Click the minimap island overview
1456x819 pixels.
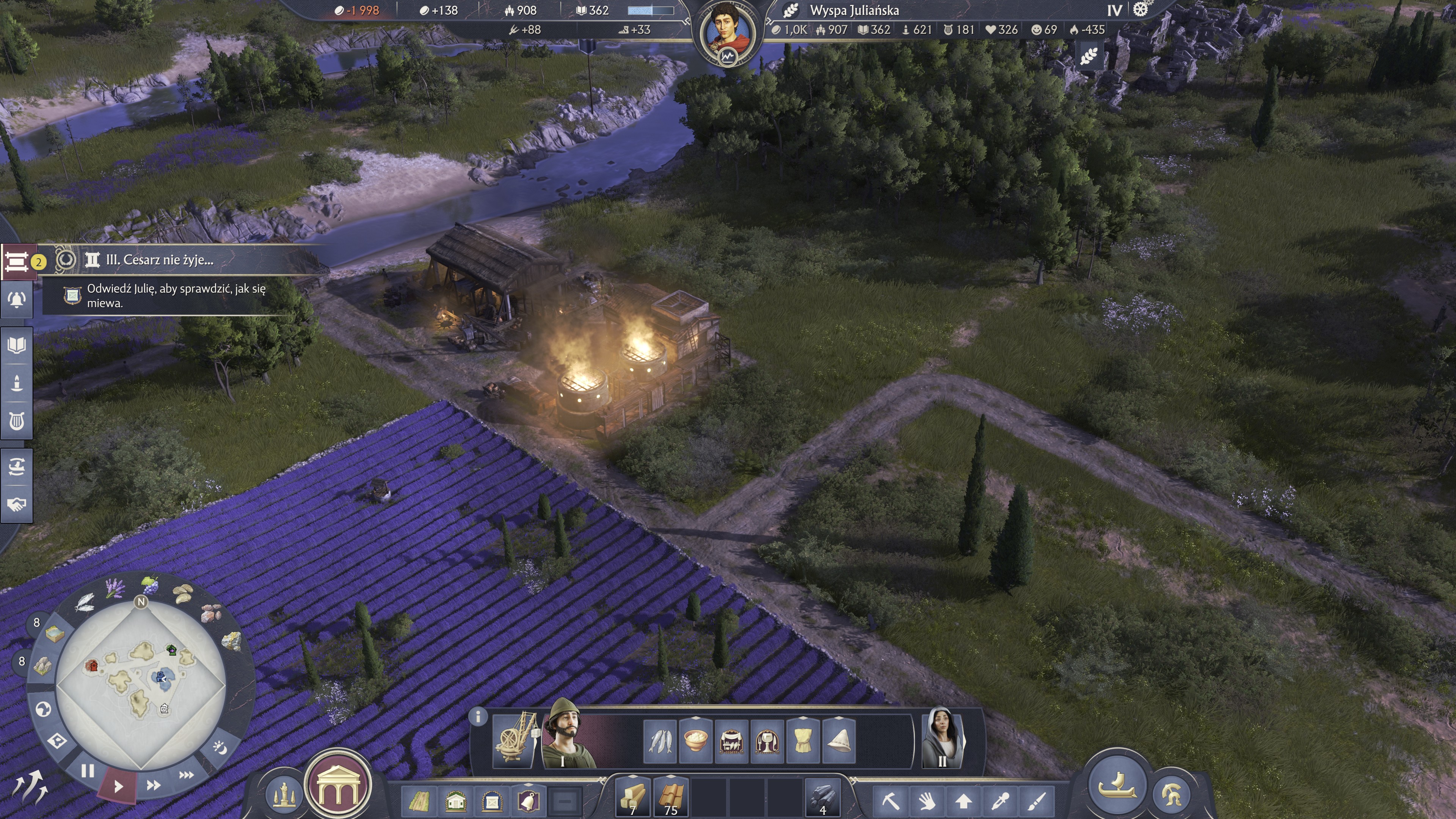pos(141,684)
